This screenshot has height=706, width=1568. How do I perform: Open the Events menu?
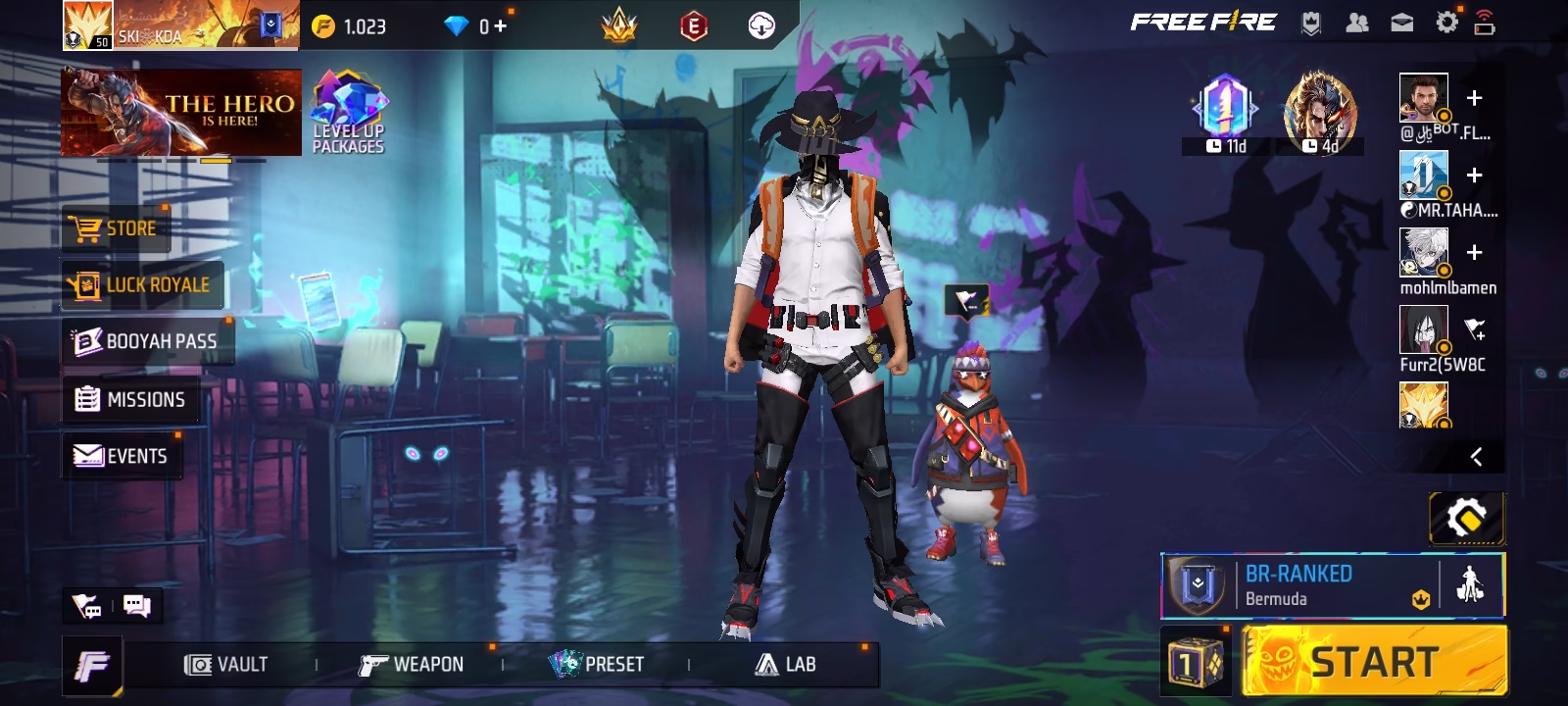pyautogui.click(x=122, y=456)
